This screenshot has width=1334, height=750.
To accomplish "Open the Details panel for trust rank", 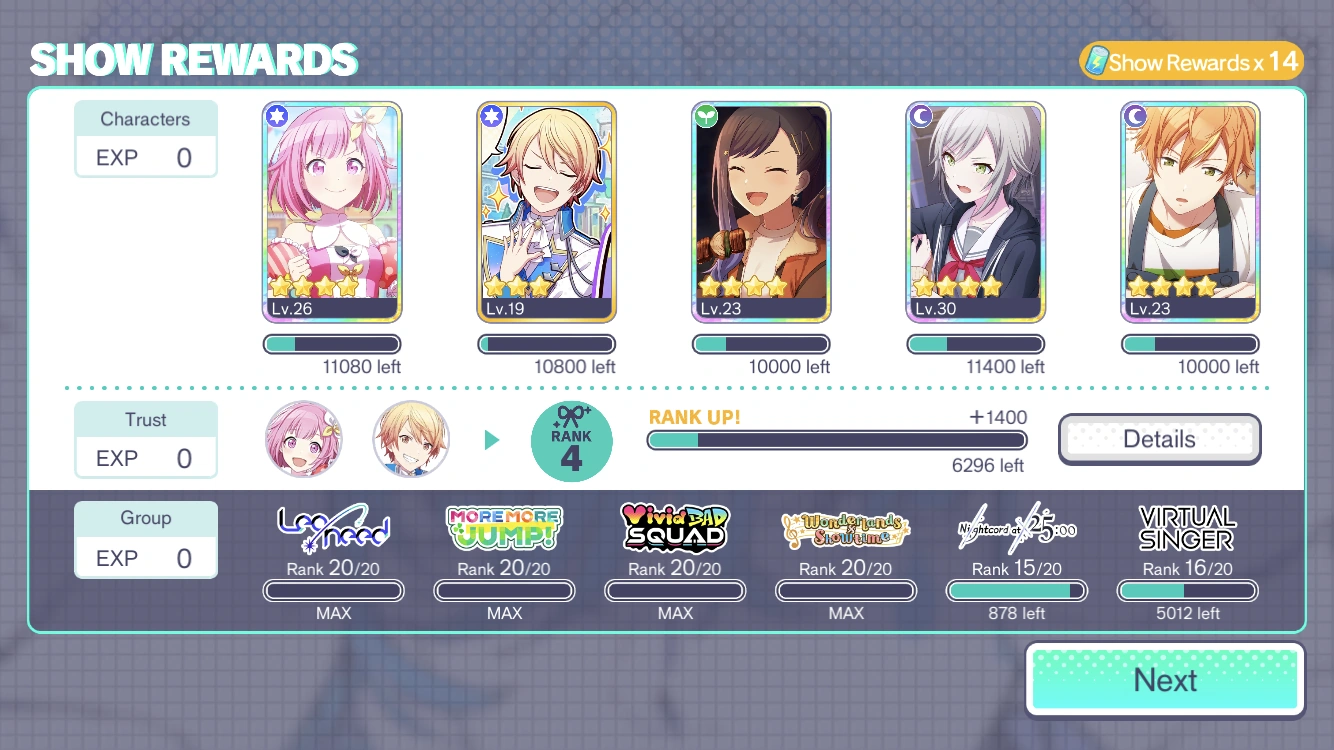I will (1159, 439).
